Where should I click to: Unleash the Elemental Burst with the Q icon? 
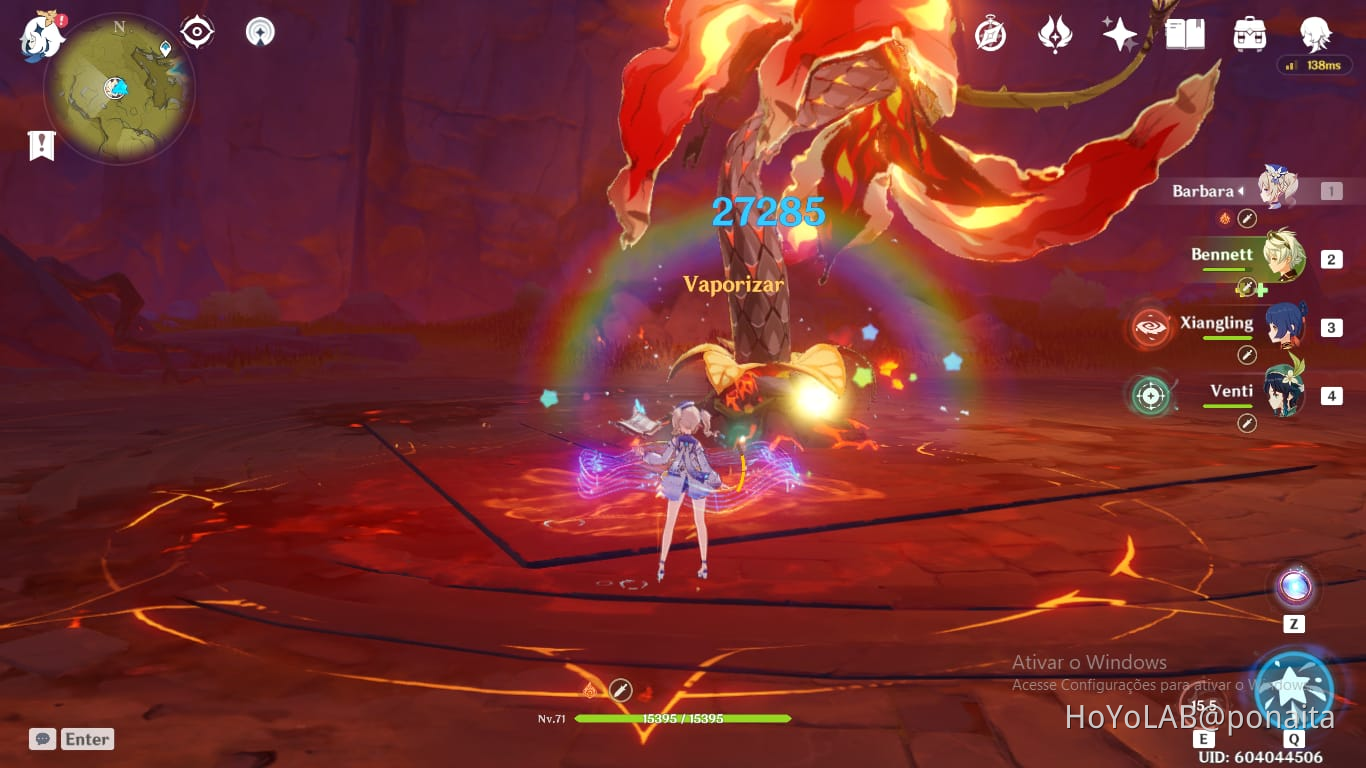point(1295,688)
